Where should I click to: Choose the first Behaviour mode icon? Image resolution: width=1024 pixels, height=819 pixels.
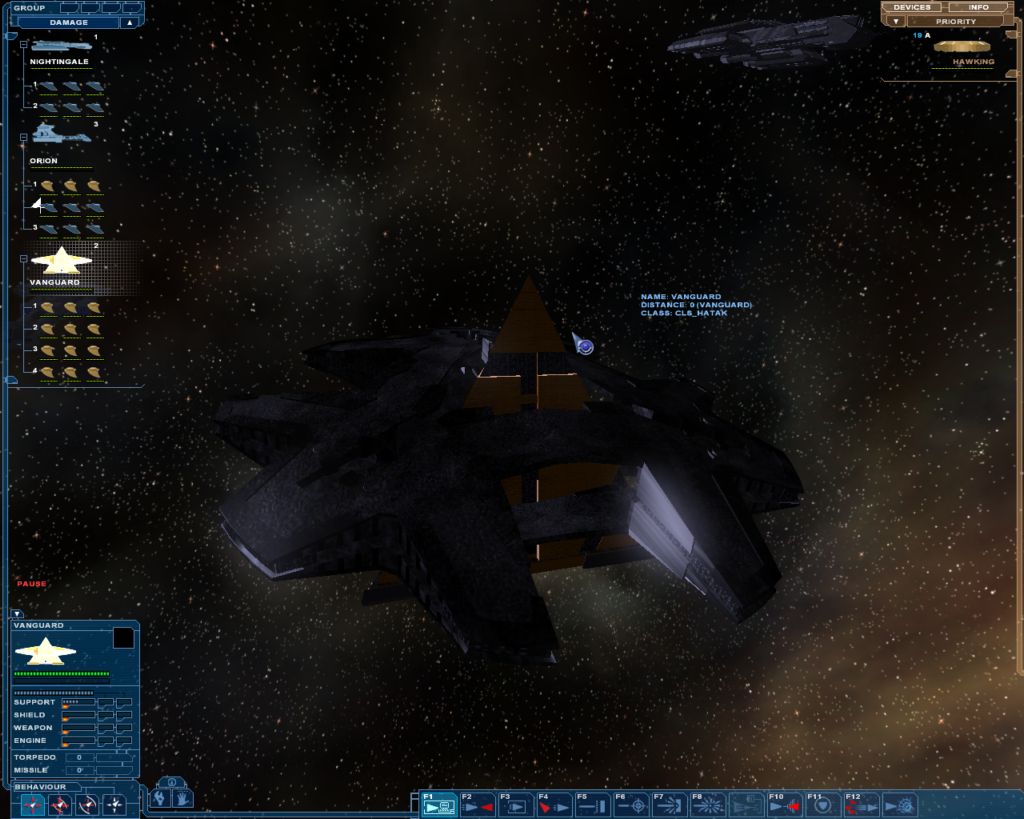[33, 804]
